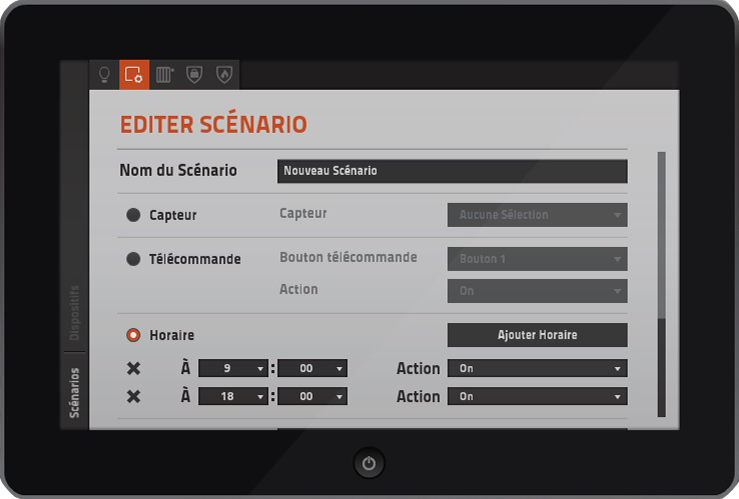Viewport: 739px width, 499px height.
Task: Select the Capteur radio option
Action: point(133,215)
